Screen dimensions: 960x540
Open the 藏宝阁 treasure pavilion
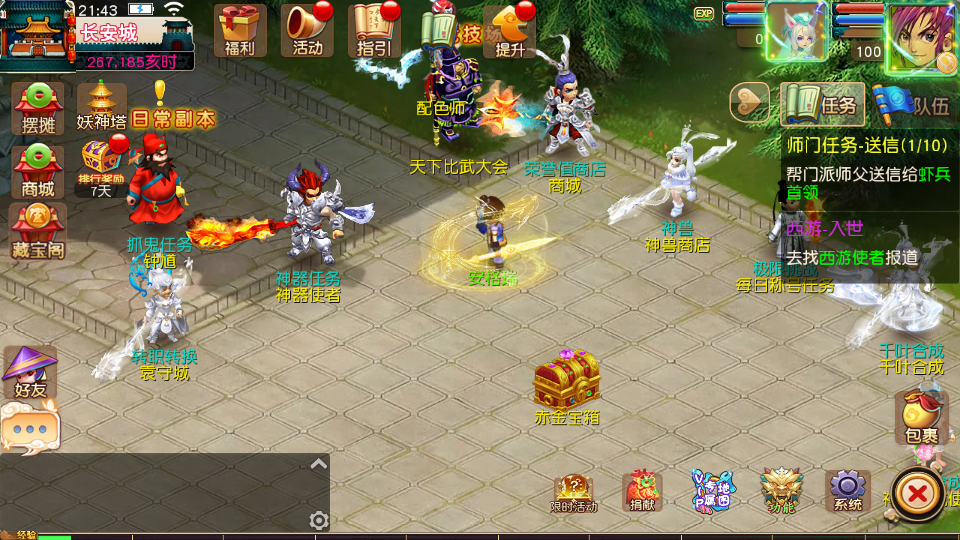click(x=37, y=231)
